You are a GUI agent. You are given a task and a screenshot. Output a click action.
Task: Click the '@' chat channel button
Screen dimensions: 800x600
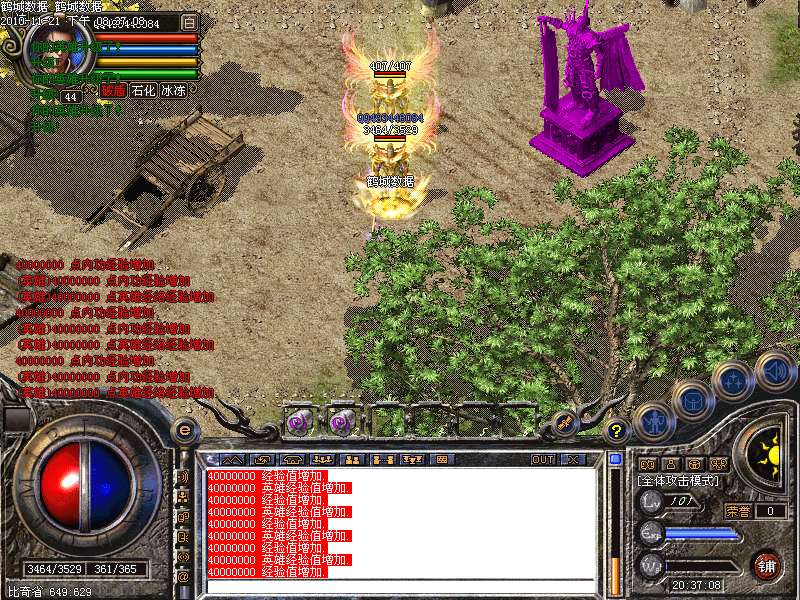[x=183, y=576]
